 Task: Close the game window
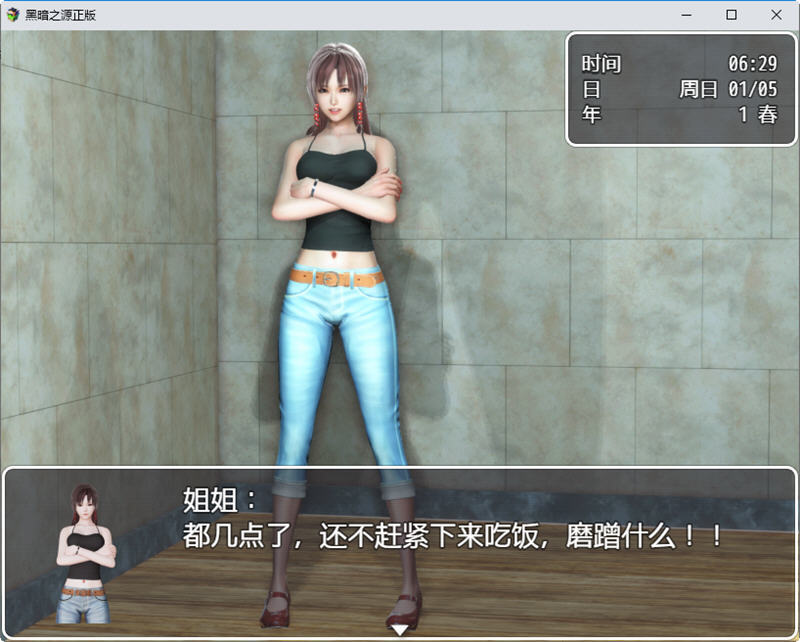pyautogui.click(x=776, y=14)
